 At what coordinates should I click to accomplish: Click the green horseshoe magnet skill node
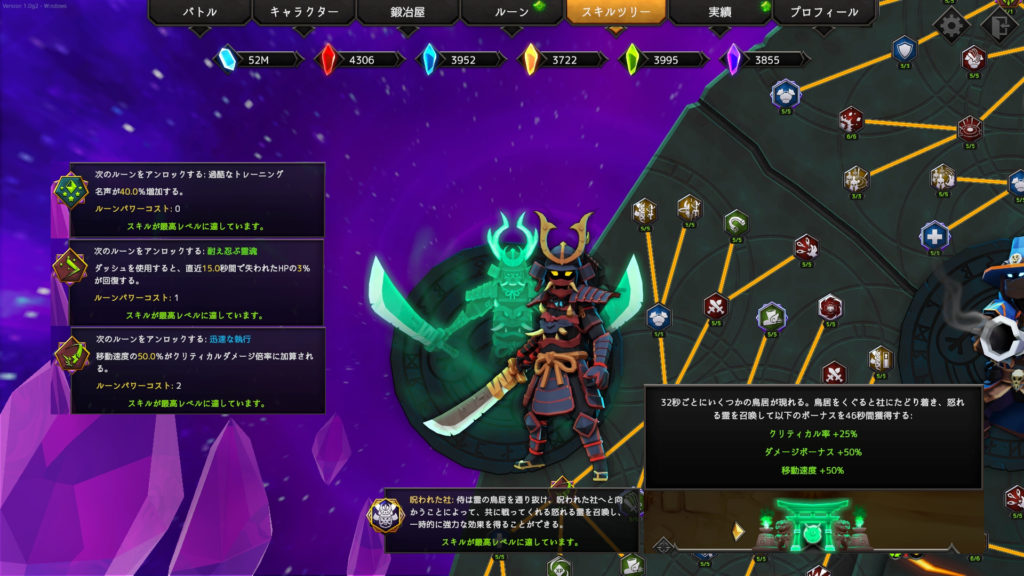(x=737, y=220)
